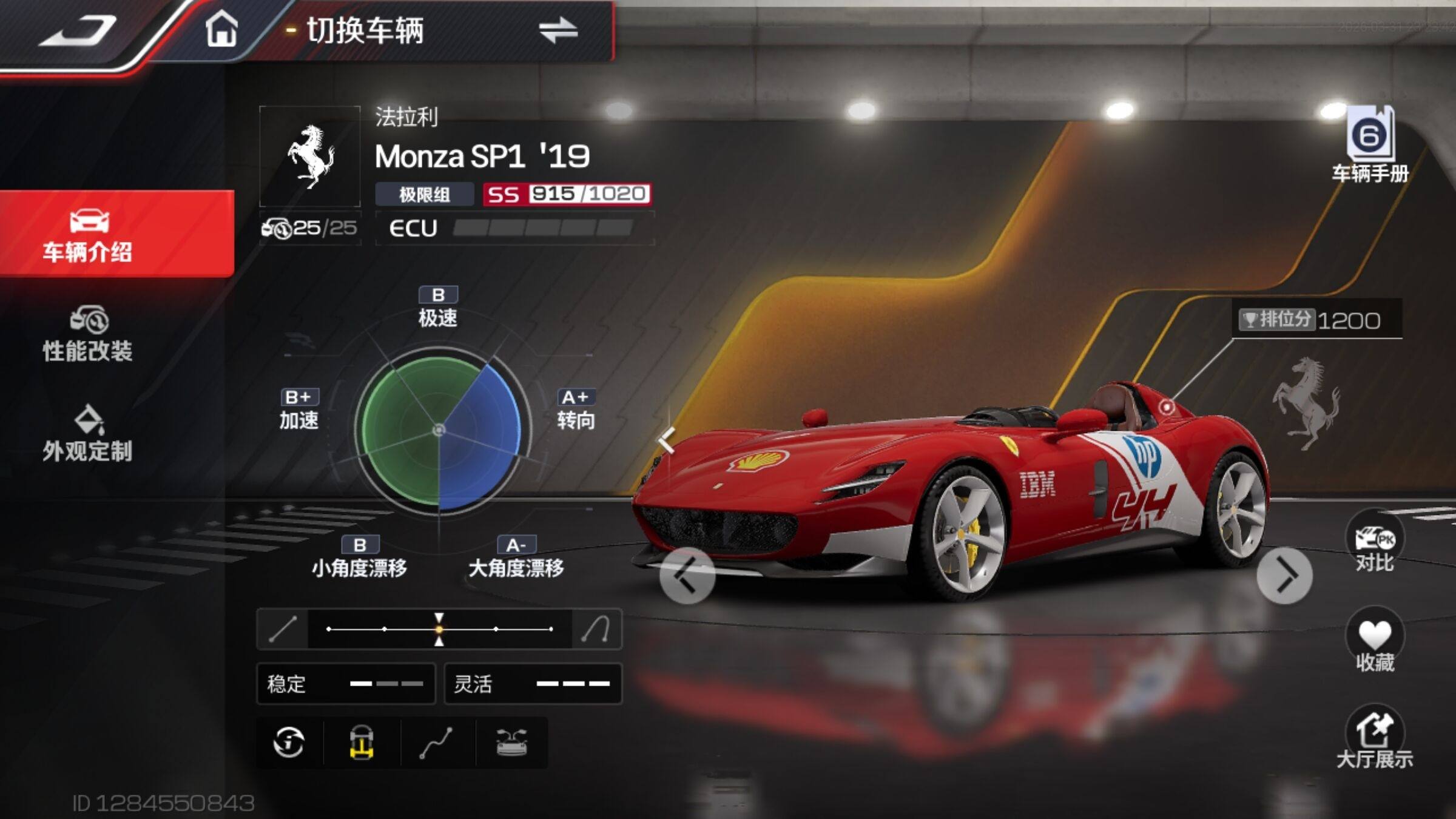Select the 灵活 agile handling option
The height and width of the screenshot is (819, 1456).
click(x=533, y=684)
